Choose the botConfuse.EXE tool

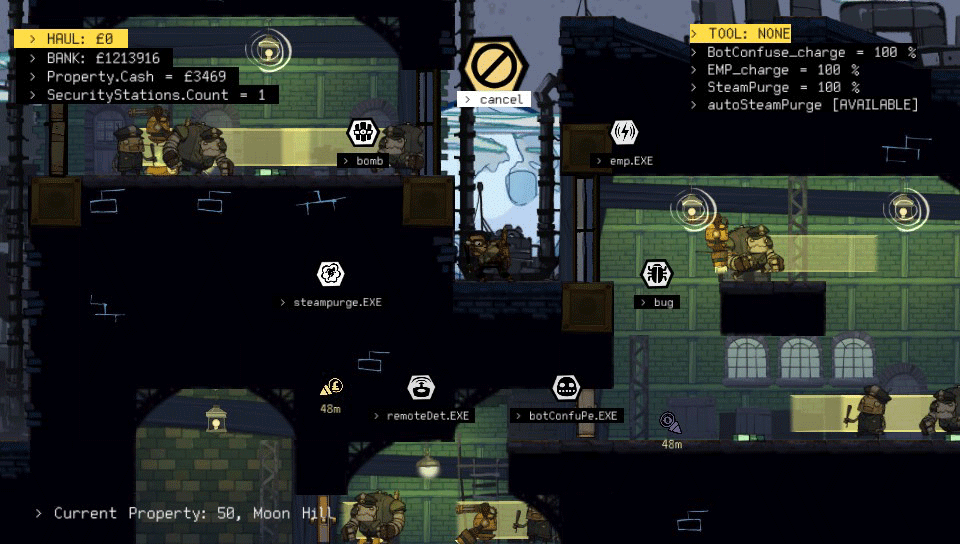(566, 387)
